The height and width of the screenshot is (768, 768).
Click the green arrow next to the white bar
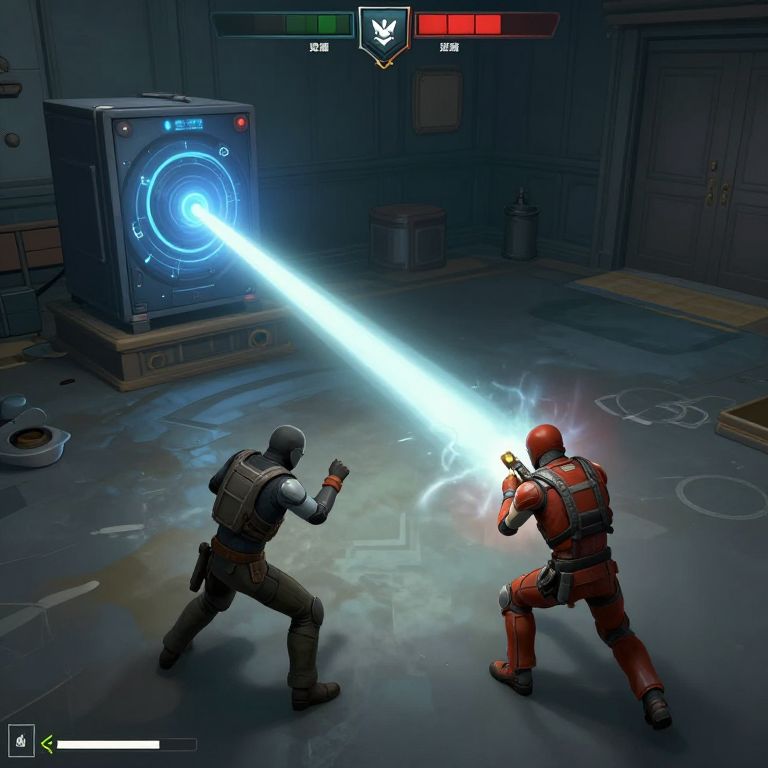point(46,743)
